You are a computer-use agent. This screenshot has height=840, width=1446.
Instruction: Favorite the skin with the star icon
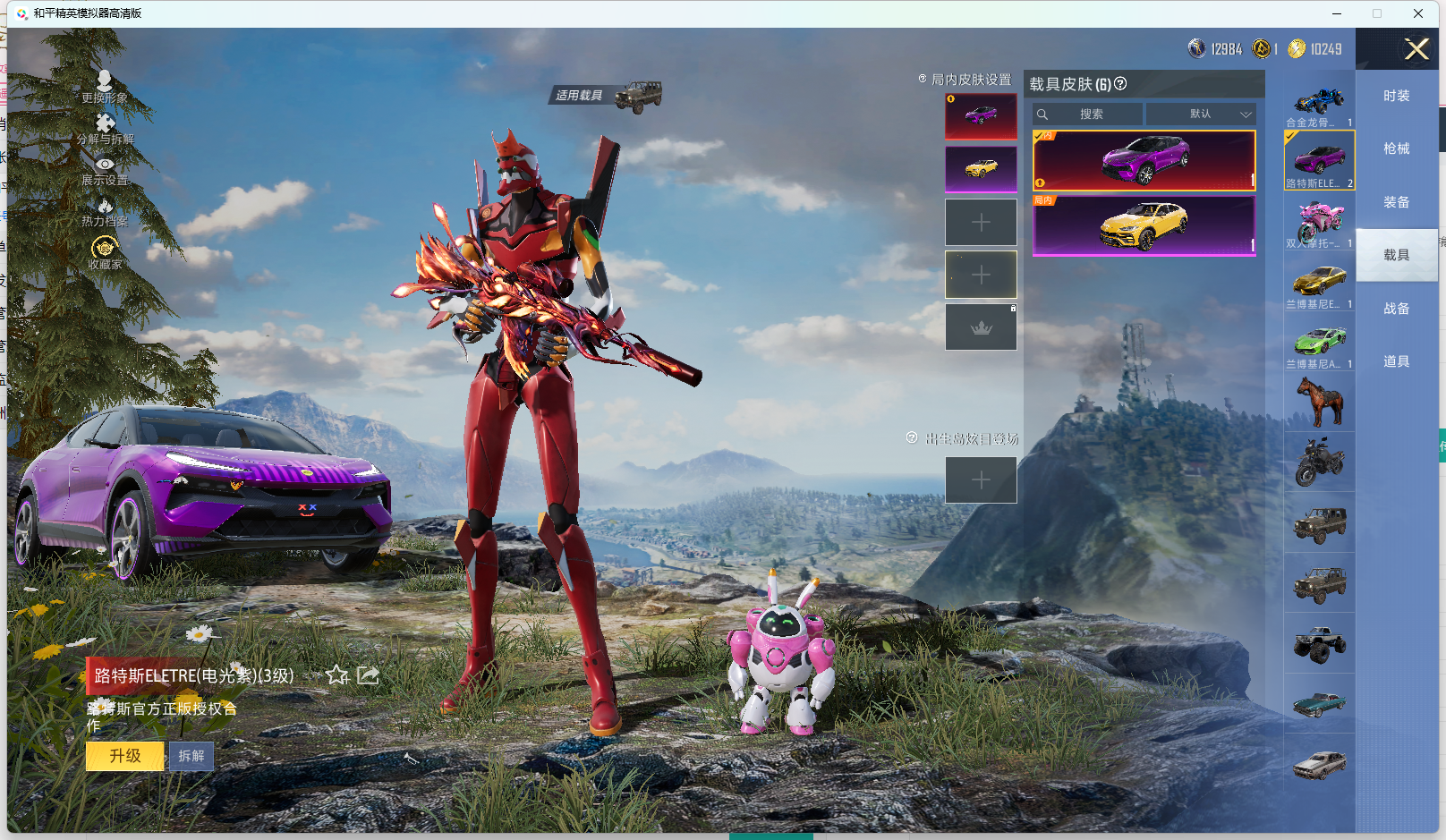pyautogui.click(x=337, y=675)
